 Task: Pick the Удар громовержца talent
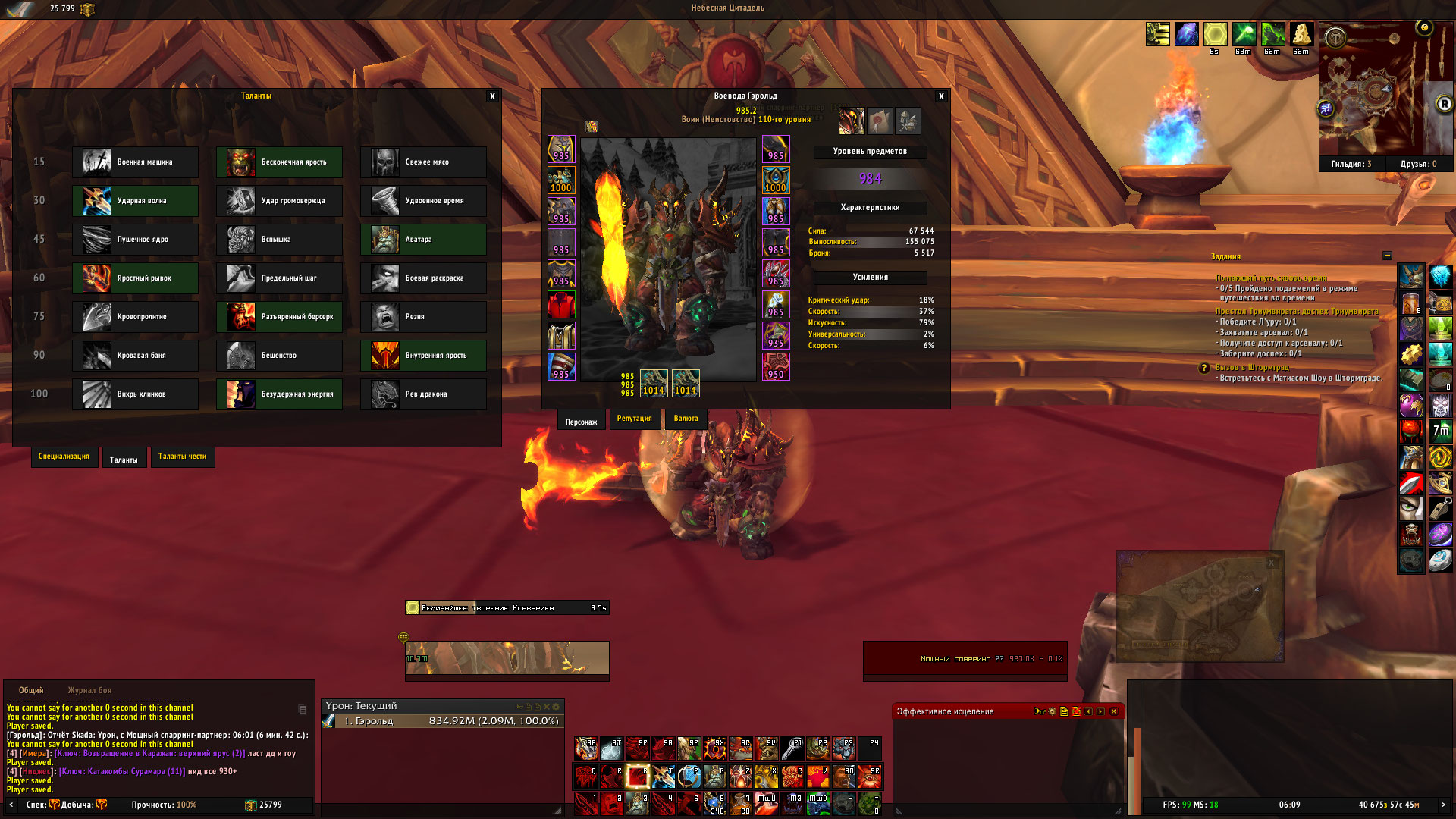pyautogui.click(x=279, y=201)
